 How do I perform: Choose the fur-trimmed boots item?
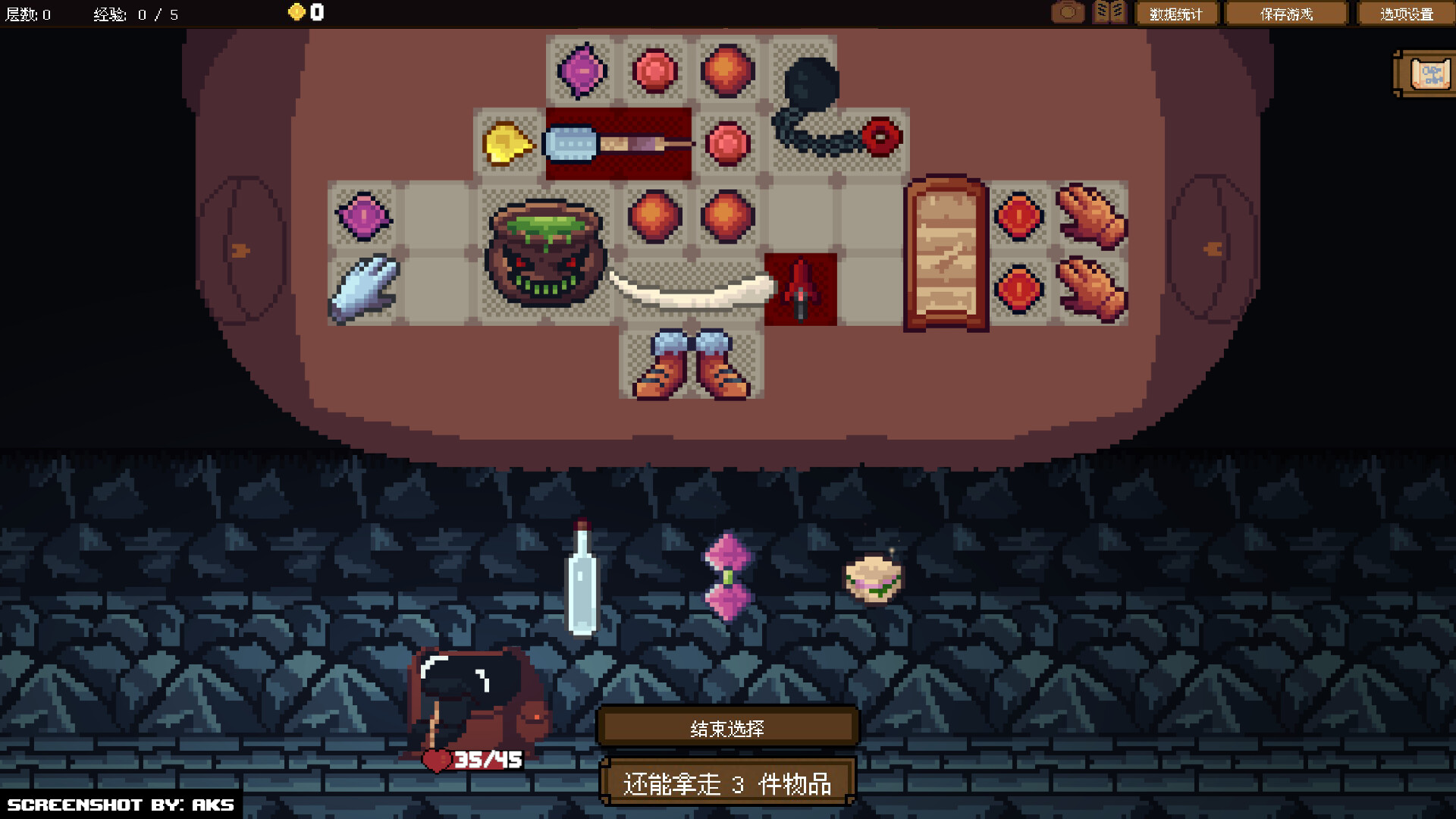point(692,364)
